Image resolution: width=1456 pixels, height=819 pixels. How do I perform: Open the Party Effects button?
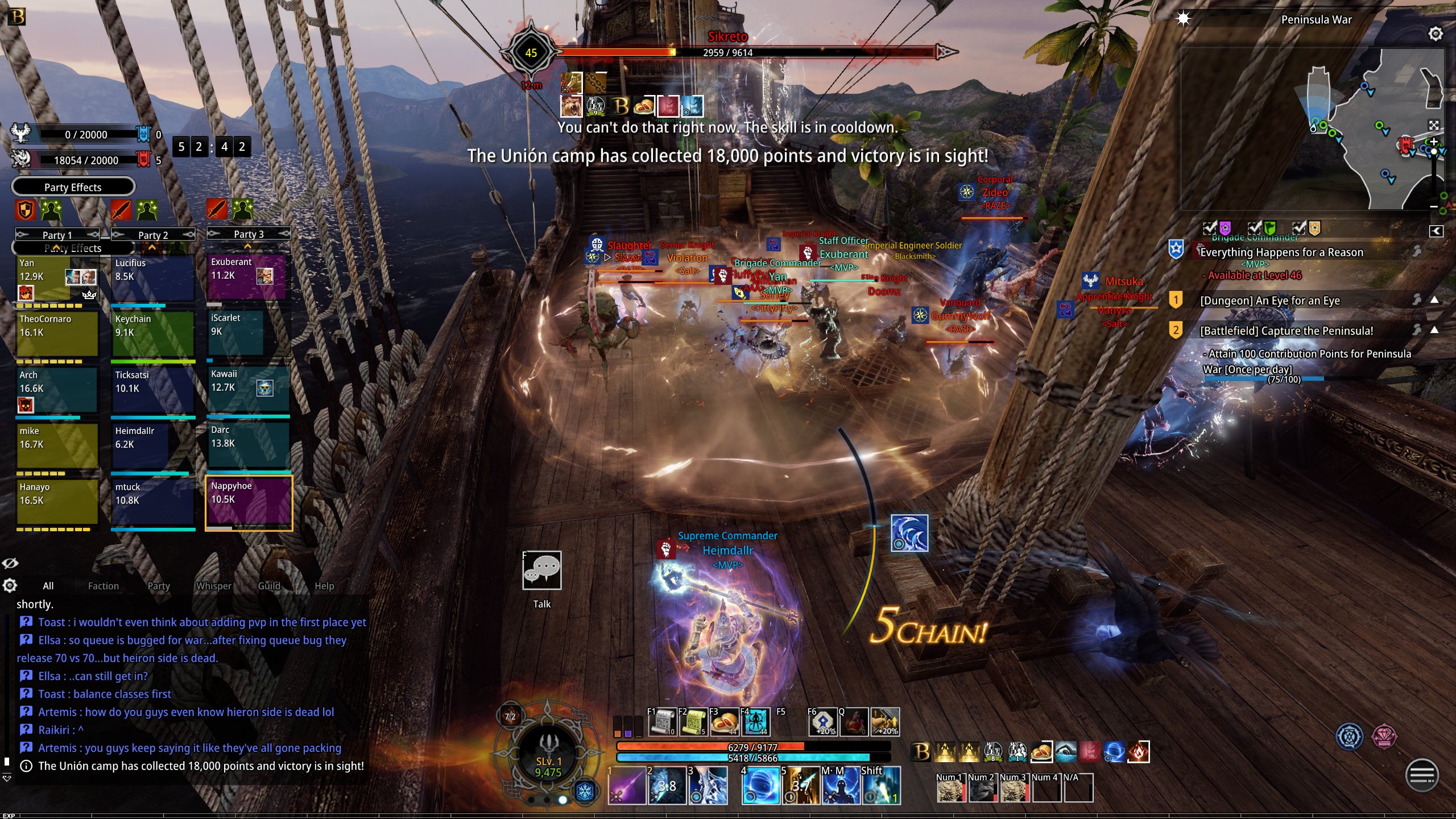(73, 187)
